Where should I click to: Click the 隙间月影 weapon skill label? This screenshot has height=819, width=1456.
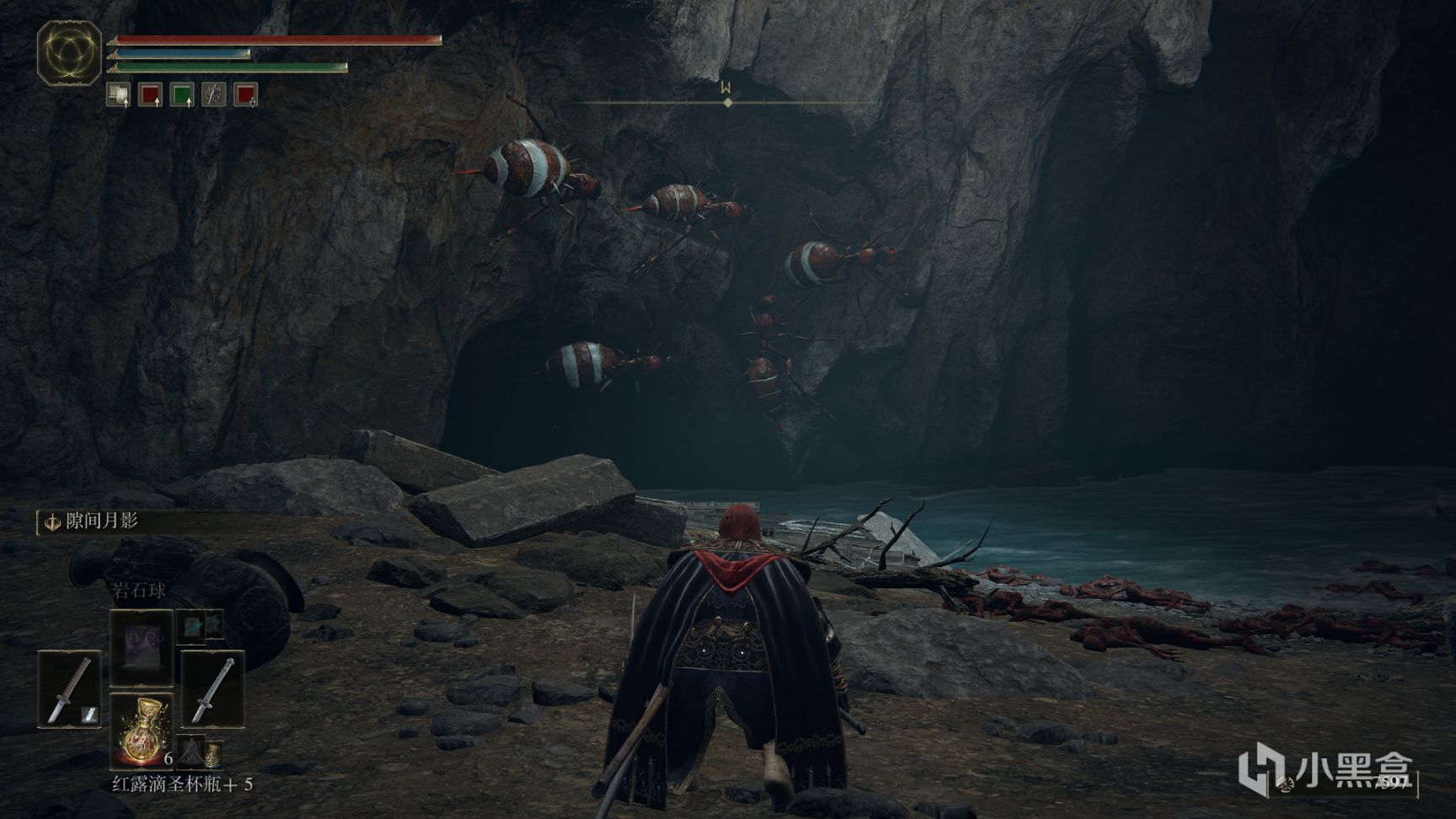point(101,522)
